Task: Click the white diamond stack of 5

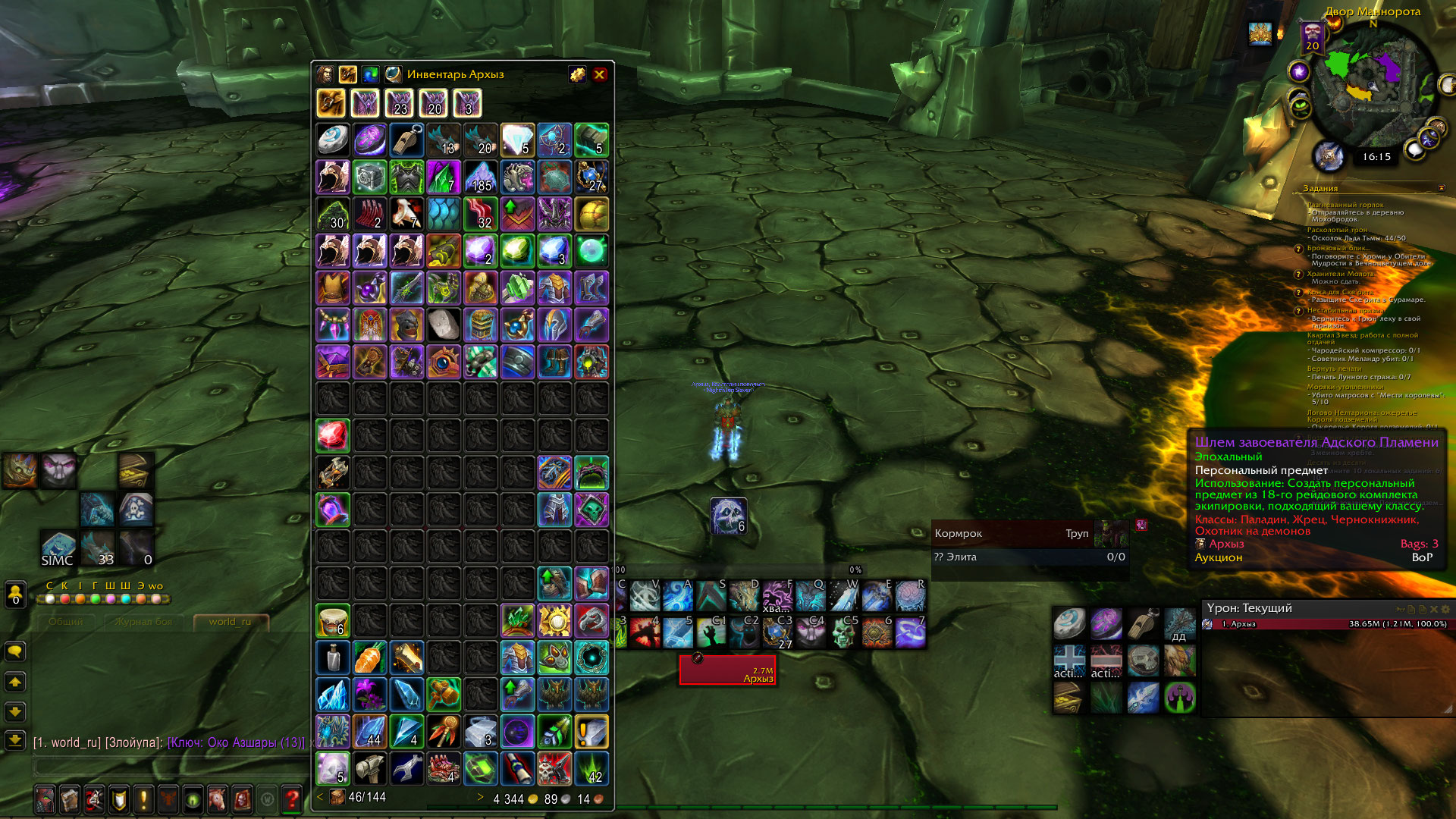Action: (517, 140)
